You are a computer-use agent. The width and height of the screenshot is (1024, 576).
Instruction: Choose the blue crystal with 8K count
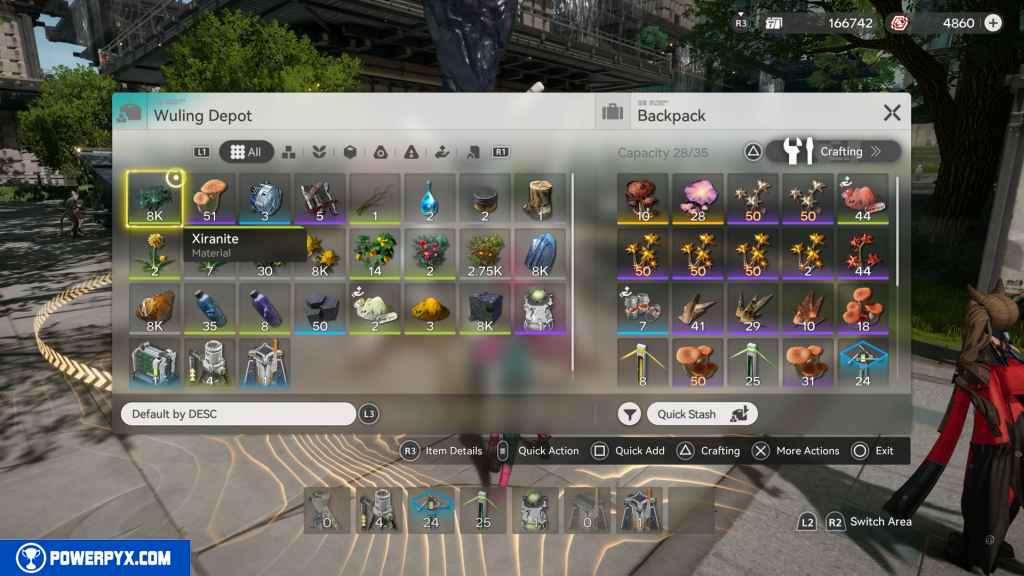pos(539,253)
